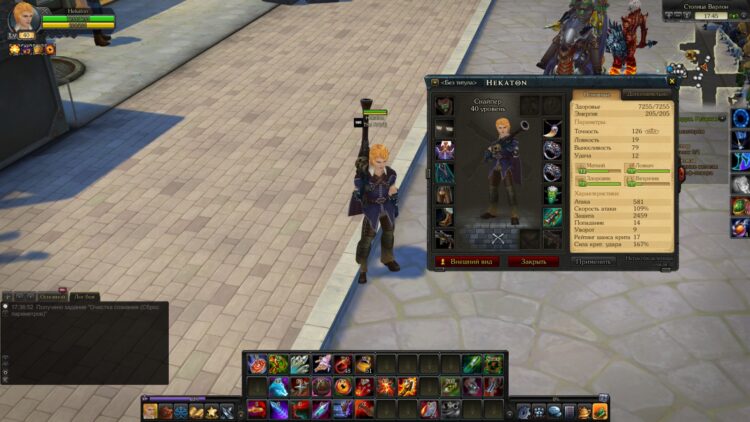Click the crossed swords weapon-swap icon
The height and width of the screenshot is (422, 750).
pyautogui.click(x=499, y=238)
